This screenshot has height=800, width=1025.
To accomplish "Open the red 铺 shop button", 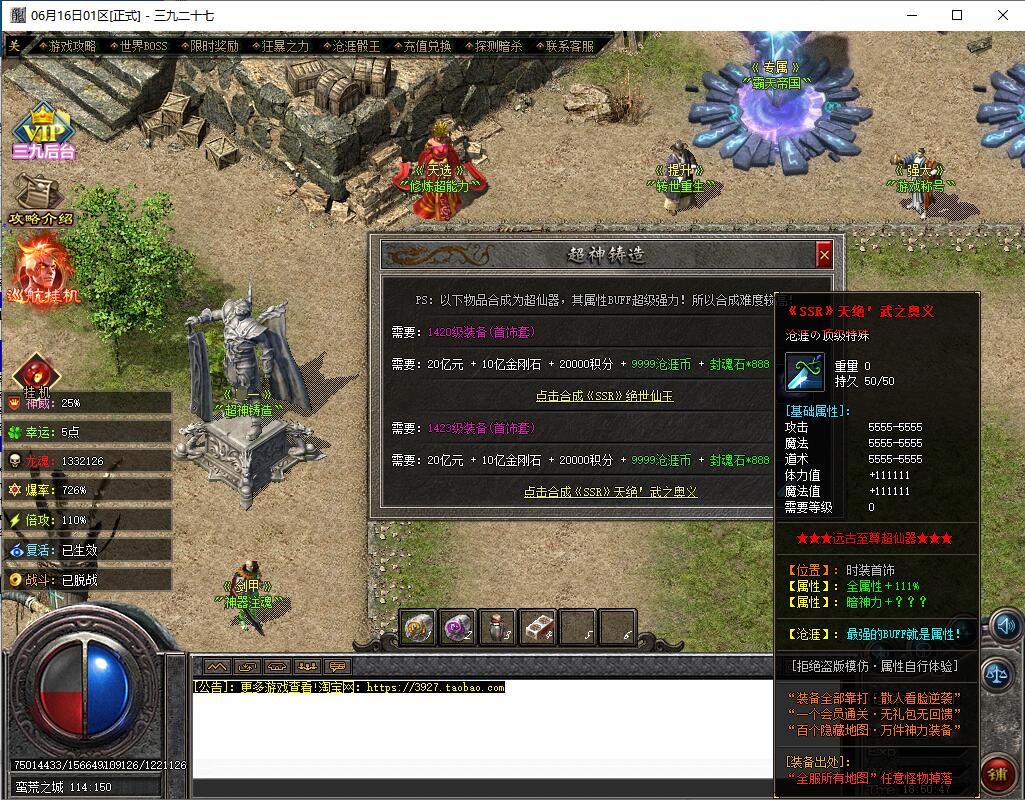I will pyautogui.click(x=998, y=773).
